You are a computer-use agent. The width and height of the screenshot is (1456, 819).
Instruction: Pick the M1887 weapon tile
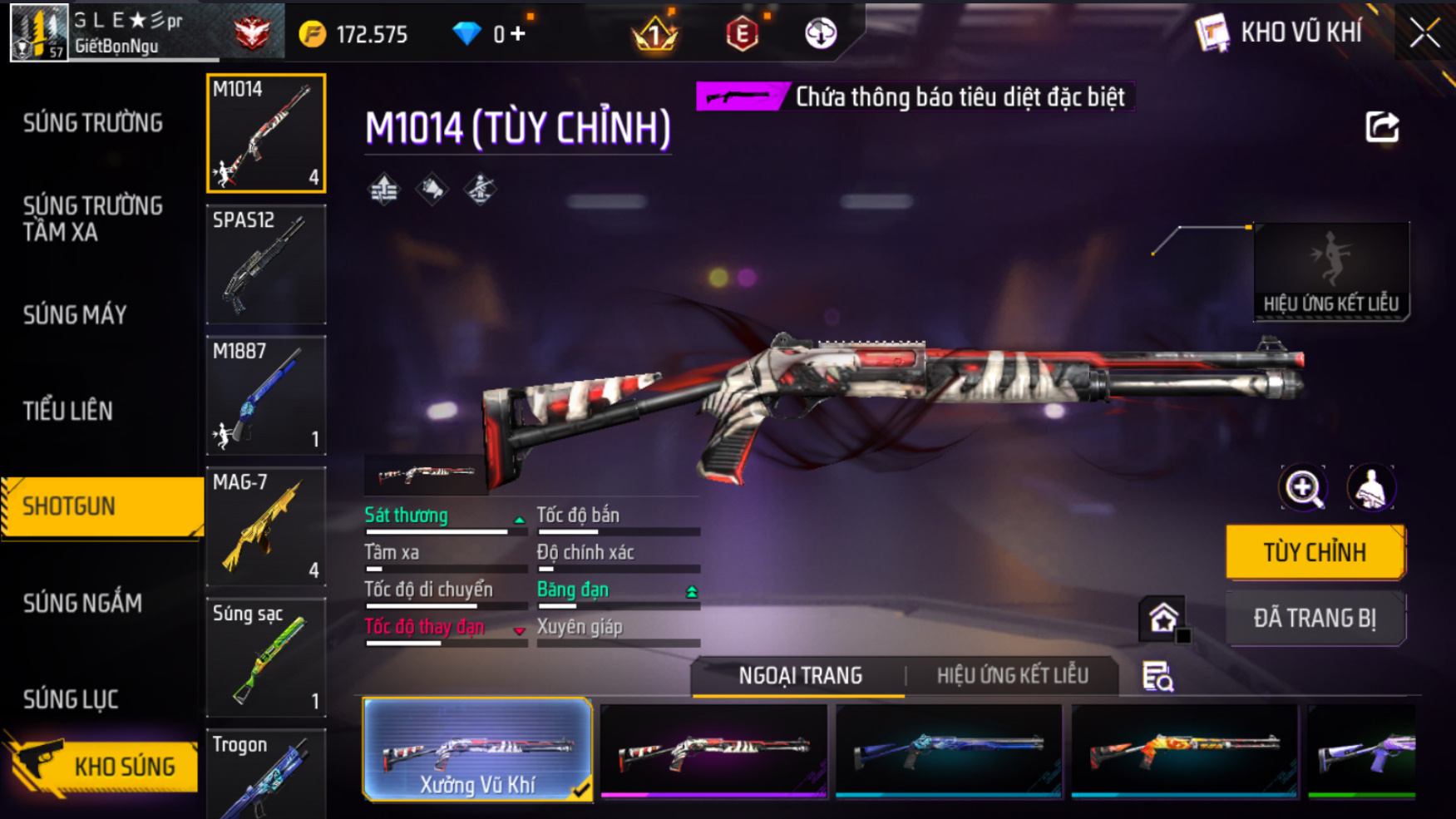(266, 396)
